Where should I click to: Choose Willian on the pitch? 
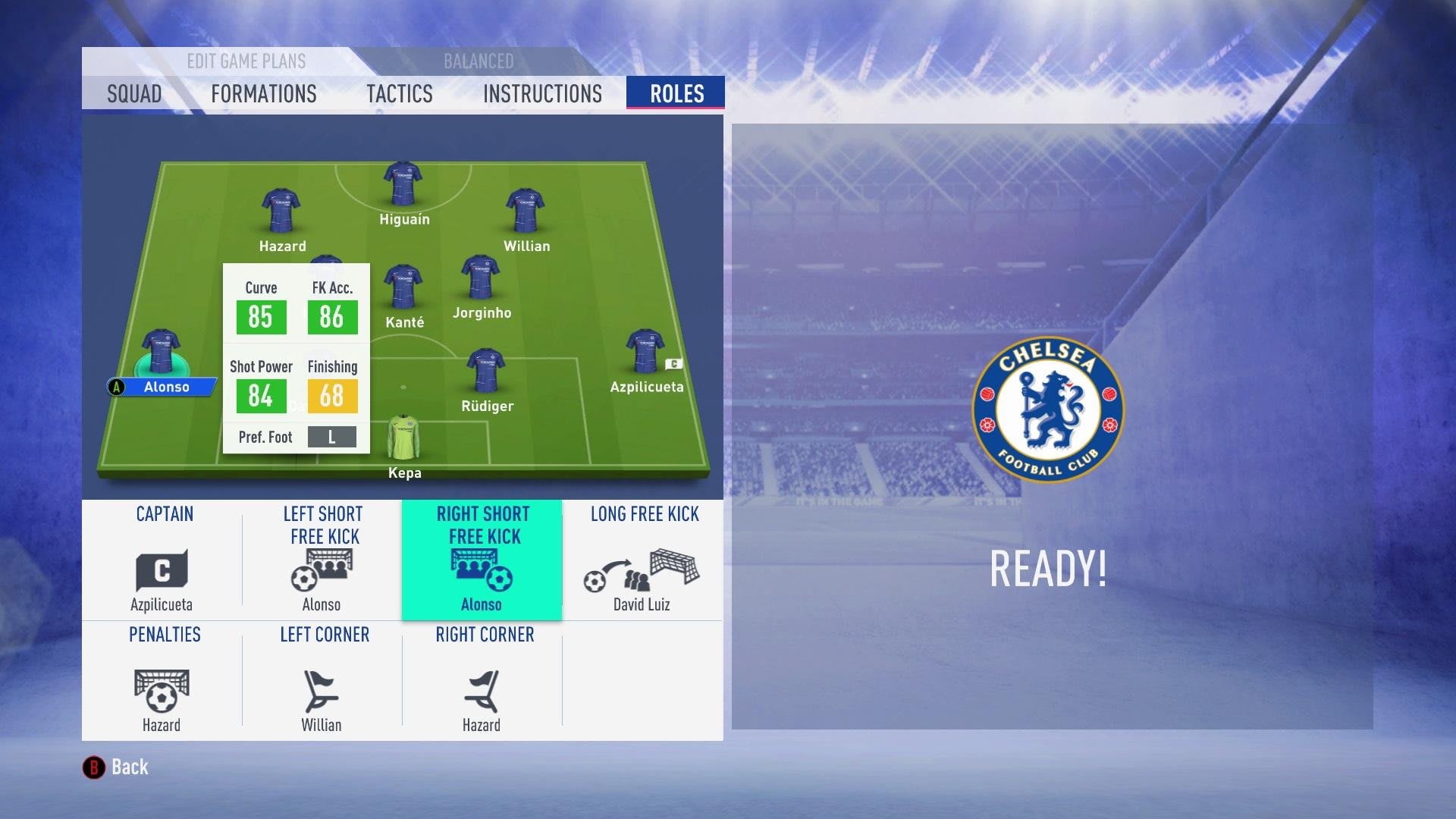pyautogui.click(x=525, y=211)
